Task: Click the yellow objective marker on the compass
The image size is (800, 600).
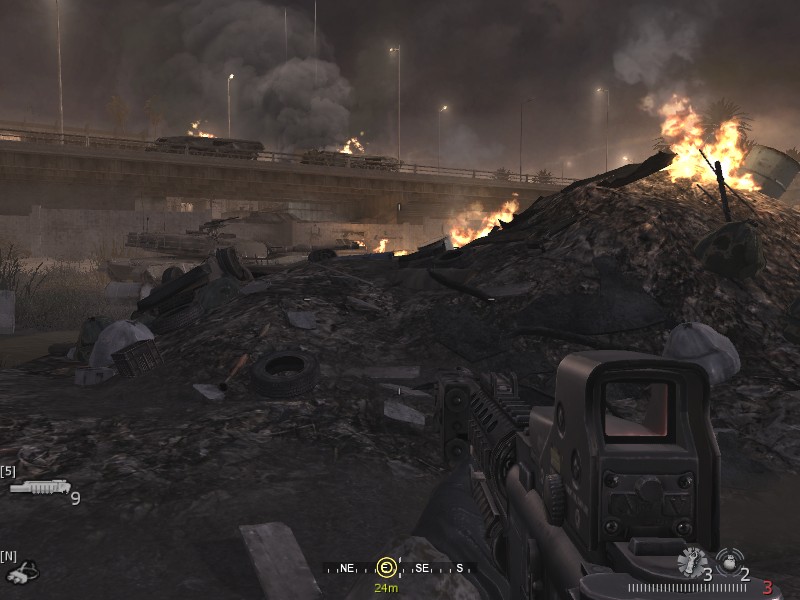Action: 386,568
